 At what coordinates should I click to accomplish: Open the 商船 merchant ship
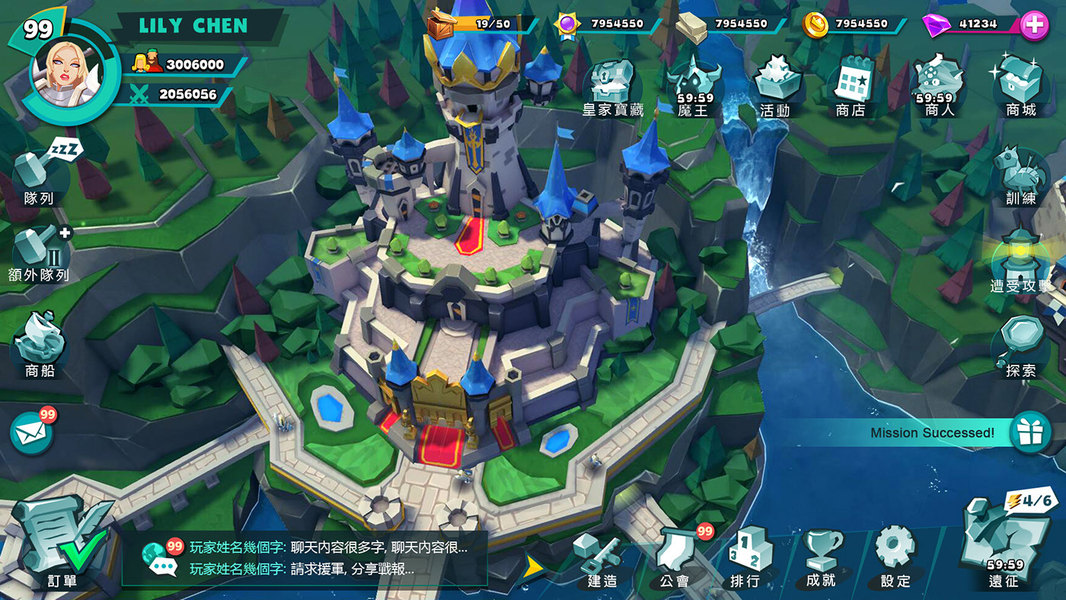pos(40,343)
